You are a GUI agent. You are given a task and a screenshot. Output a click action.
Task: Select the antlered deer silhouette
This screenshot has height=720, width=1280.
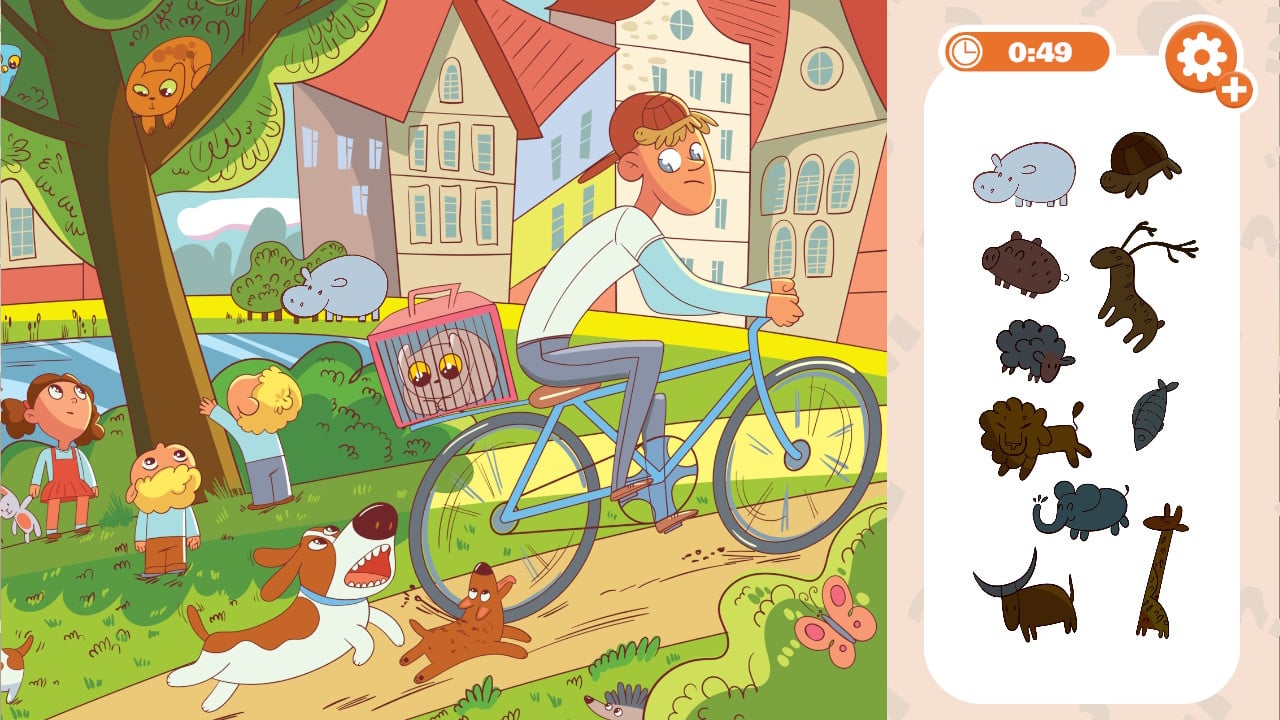click(x=1135, y=283)
